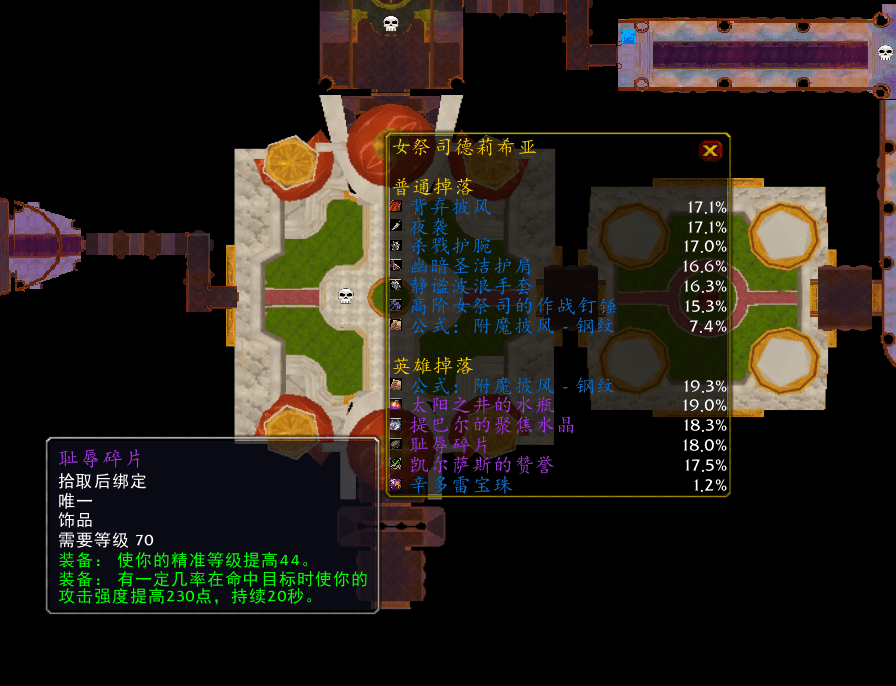Viewport: 896px width, 686px height.
Task: Click the blue marker on the corridor
Action: [628, 37]
